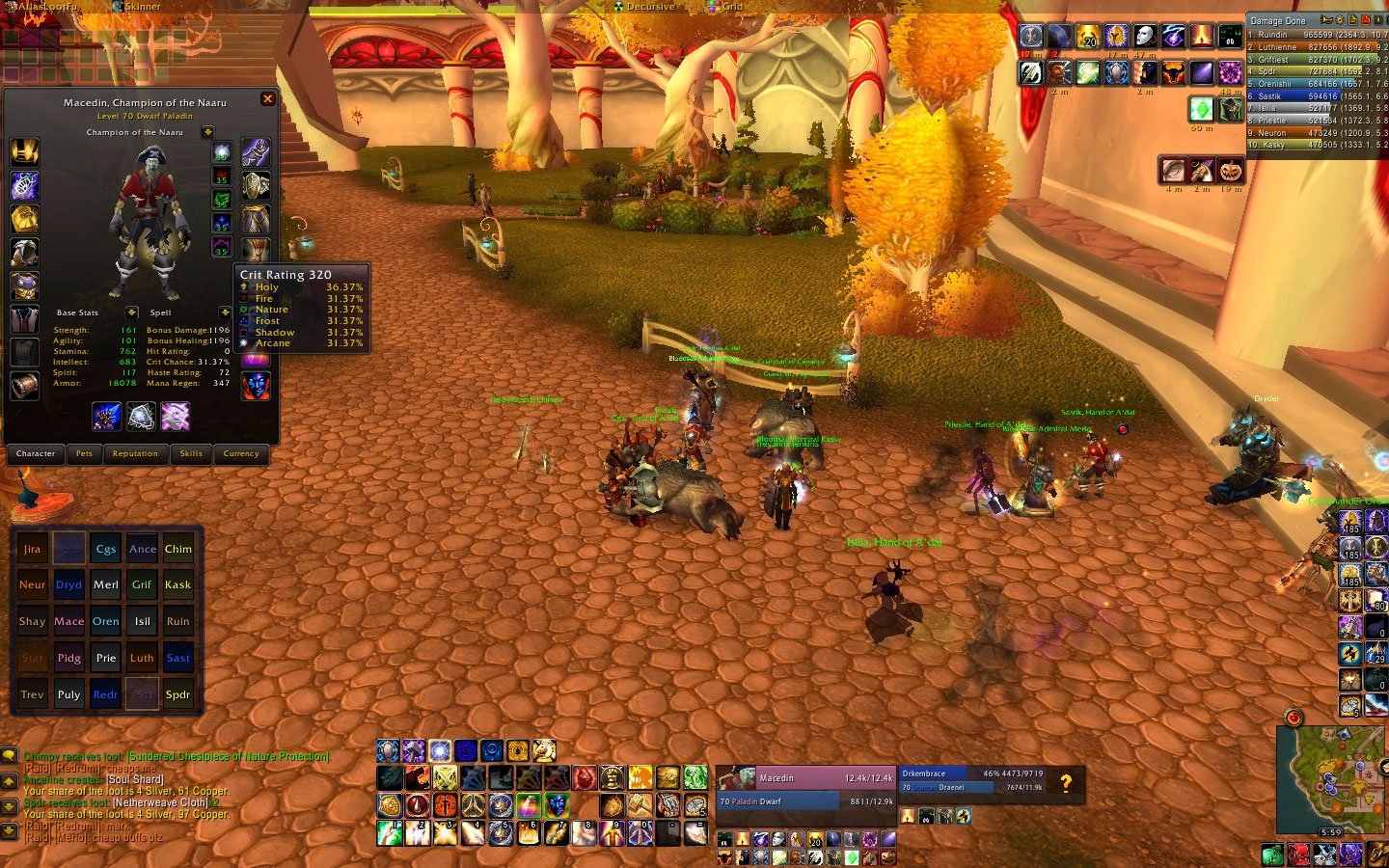Target raid member Chim in the raid grid
This screenshot has width=1389, height=868.
coord(178,549)
